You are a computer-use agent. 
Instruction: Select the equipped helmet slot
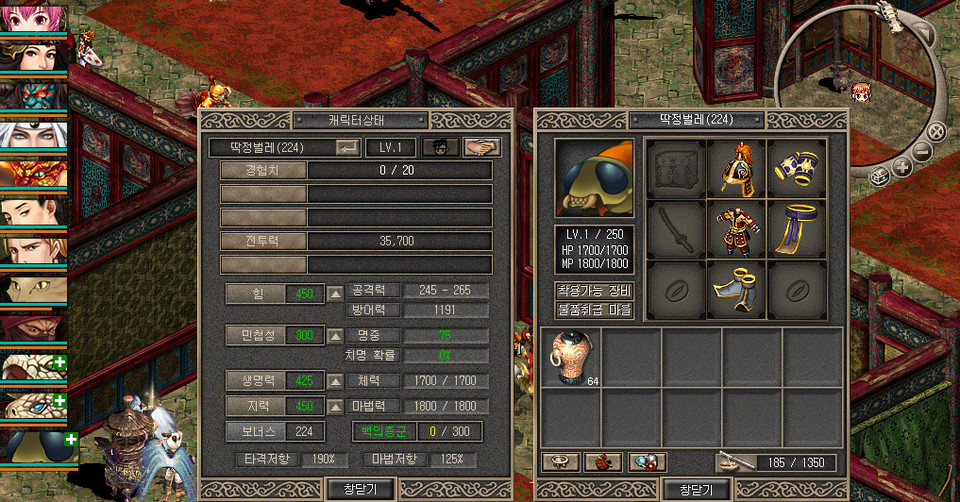click(x=736, y=167)
